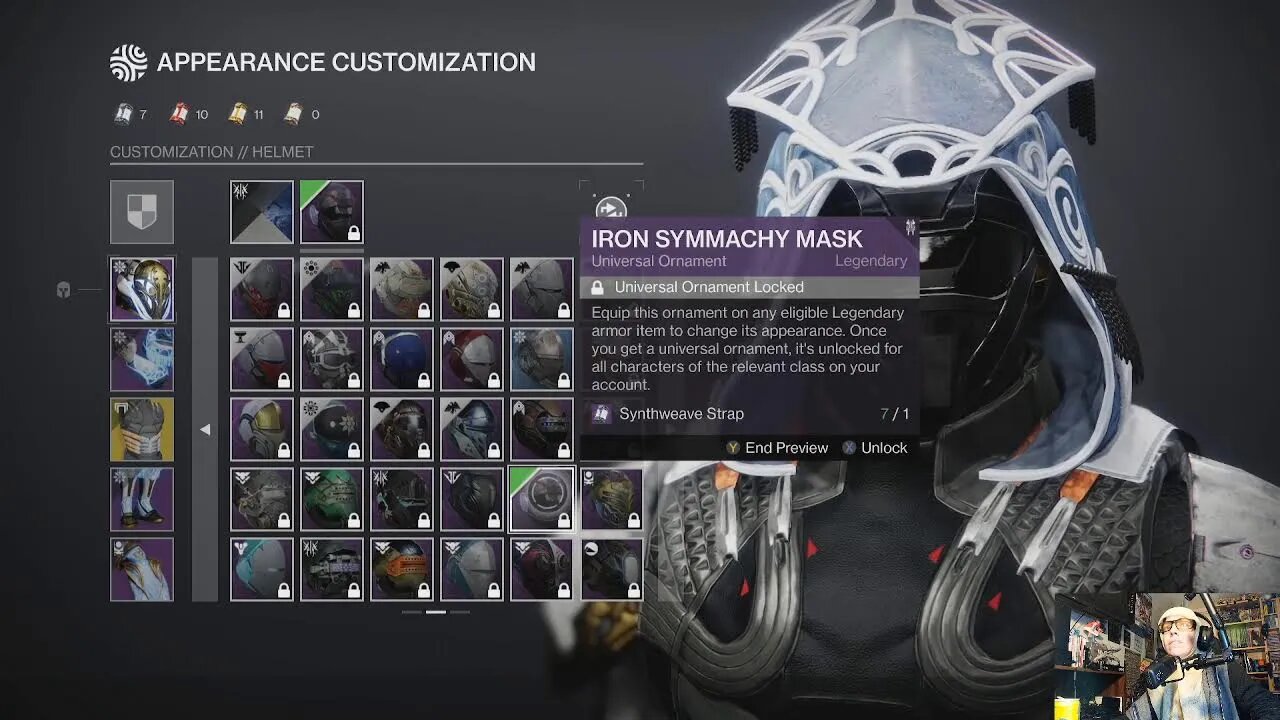Pick the red and white helmet ornament

point(472,360)
